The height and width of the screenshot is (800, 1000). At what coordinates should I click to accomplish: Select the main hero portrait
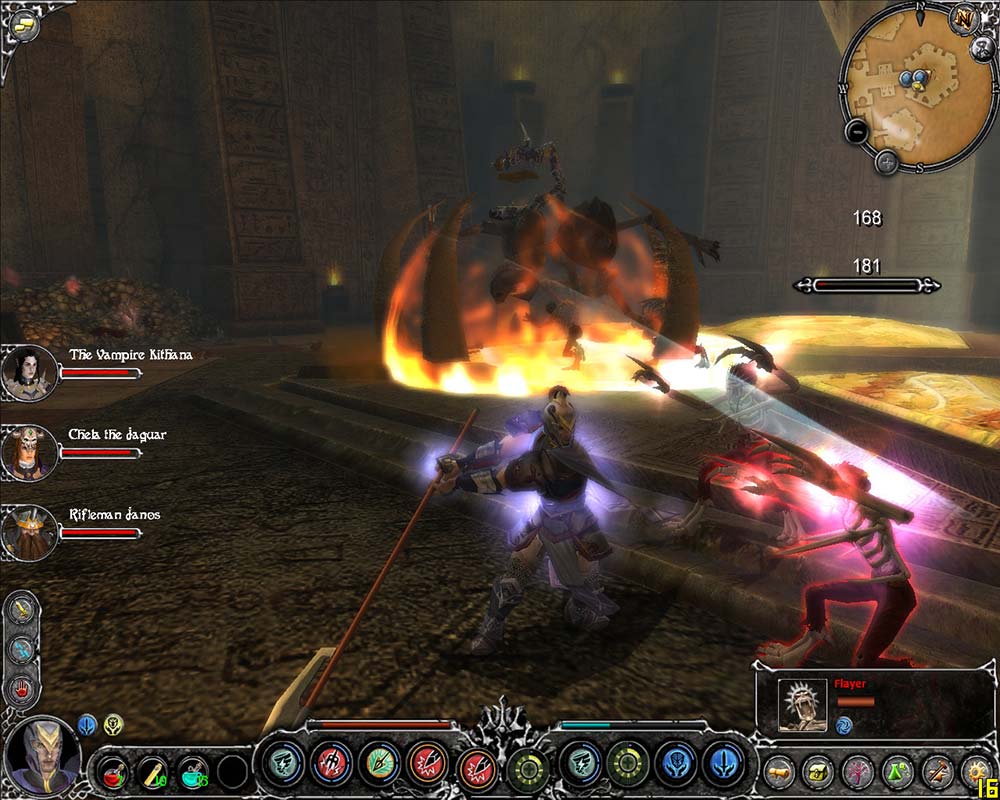point(40,757)
